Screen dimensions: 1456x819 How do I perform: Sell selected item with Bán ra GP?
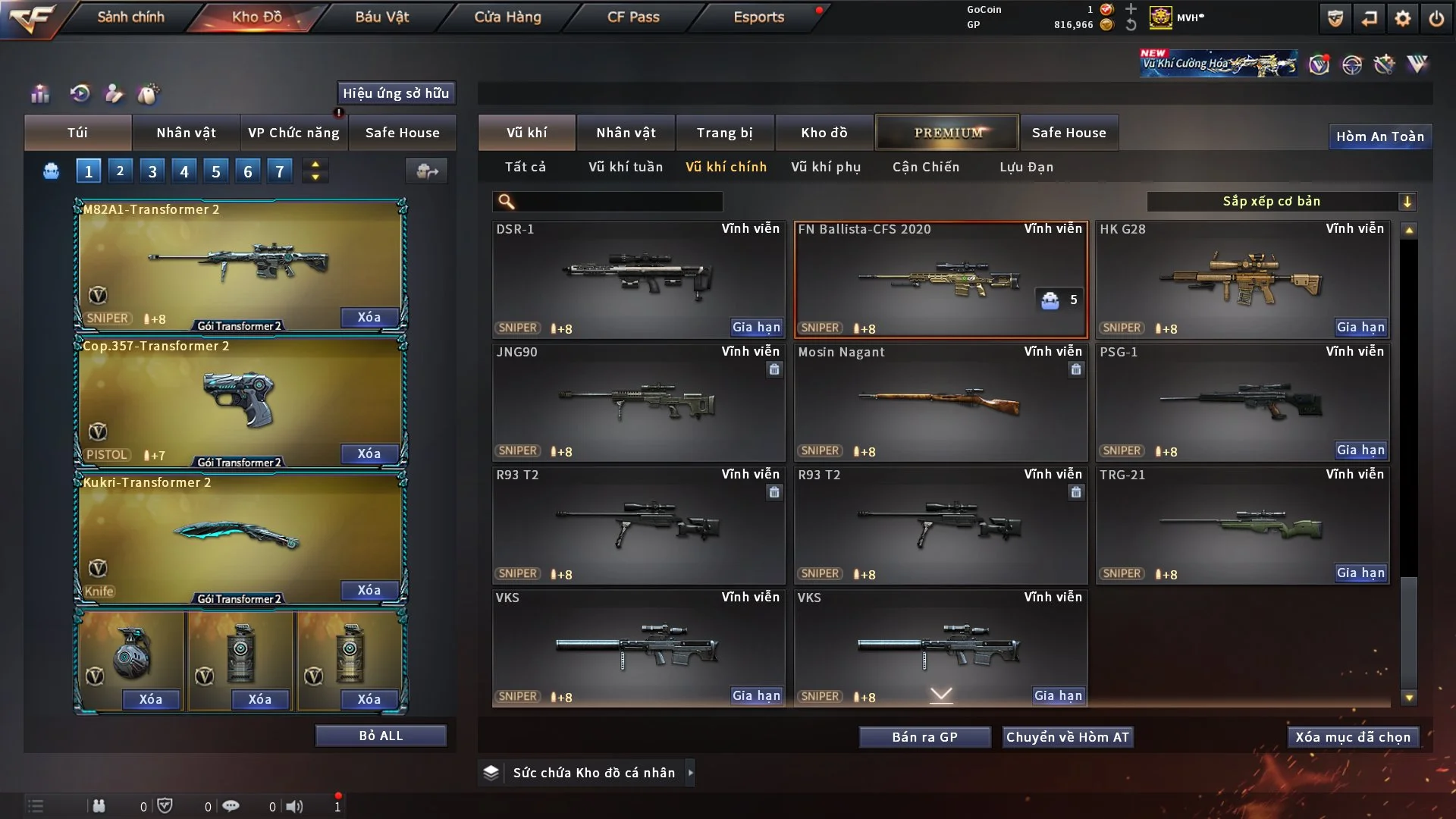(924, 737)
